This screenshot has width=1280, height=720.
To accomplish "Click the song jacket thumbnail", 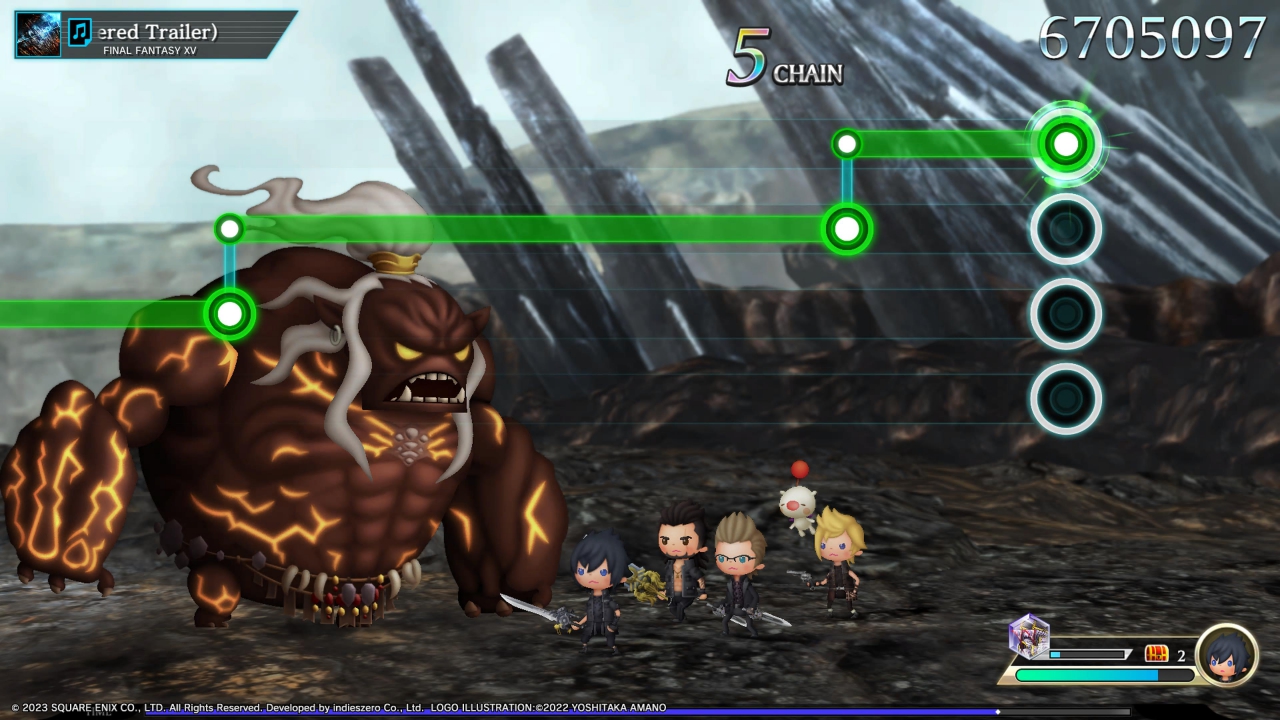I will pyautogui.click(x=38, y=34).
